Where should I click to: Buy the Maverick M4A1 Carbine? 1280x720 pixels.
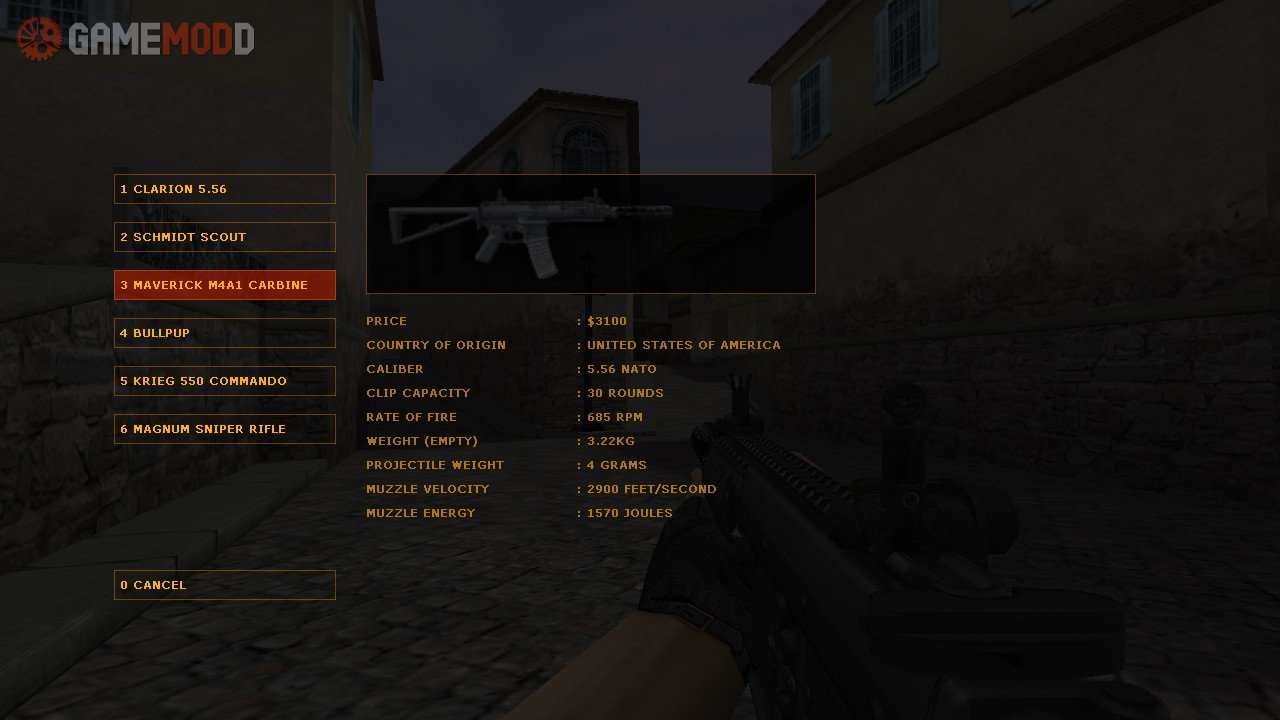[224, 285]
